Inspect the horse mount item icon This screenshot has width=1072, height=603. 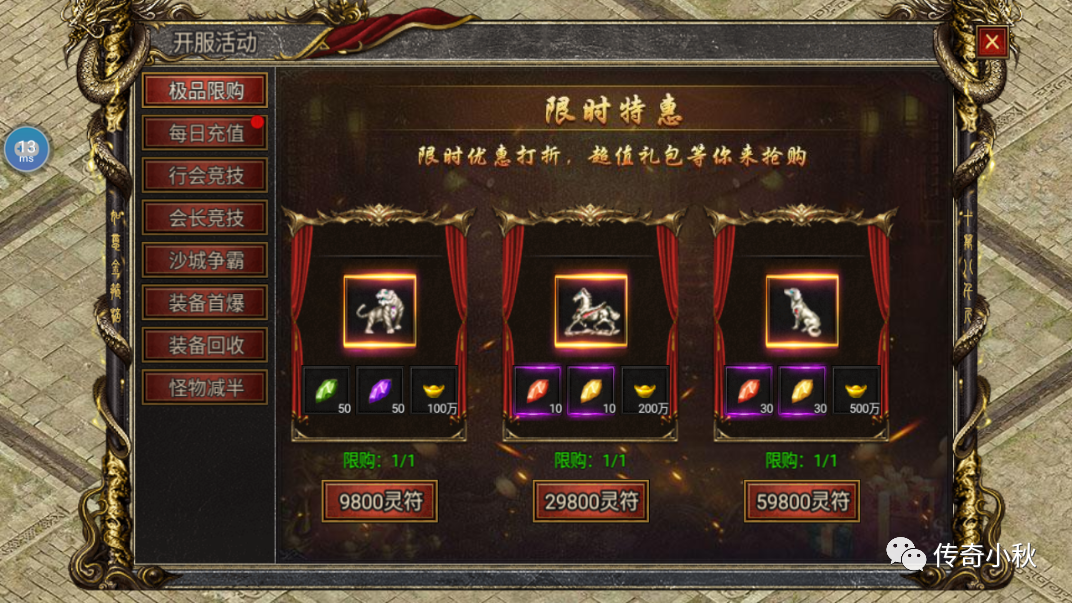click(x=591, y=311)
